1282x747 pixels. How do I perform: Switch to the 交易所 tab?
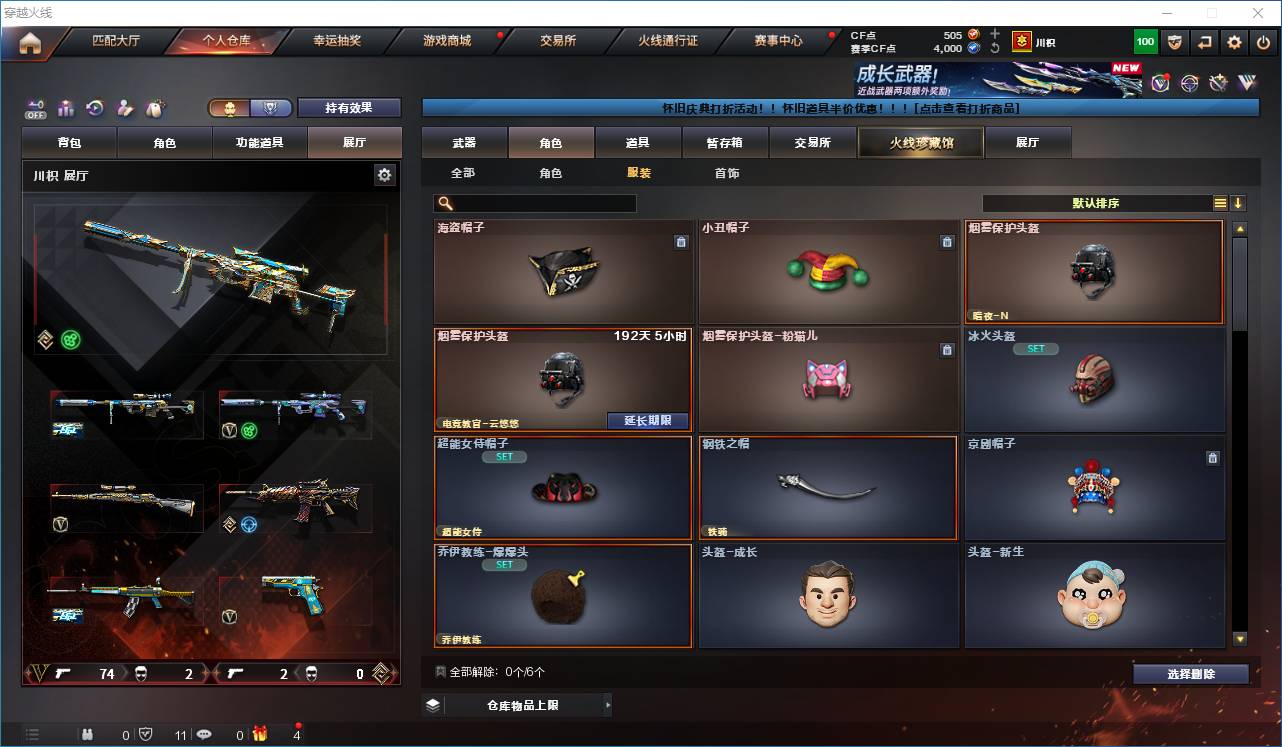(812, 142)
